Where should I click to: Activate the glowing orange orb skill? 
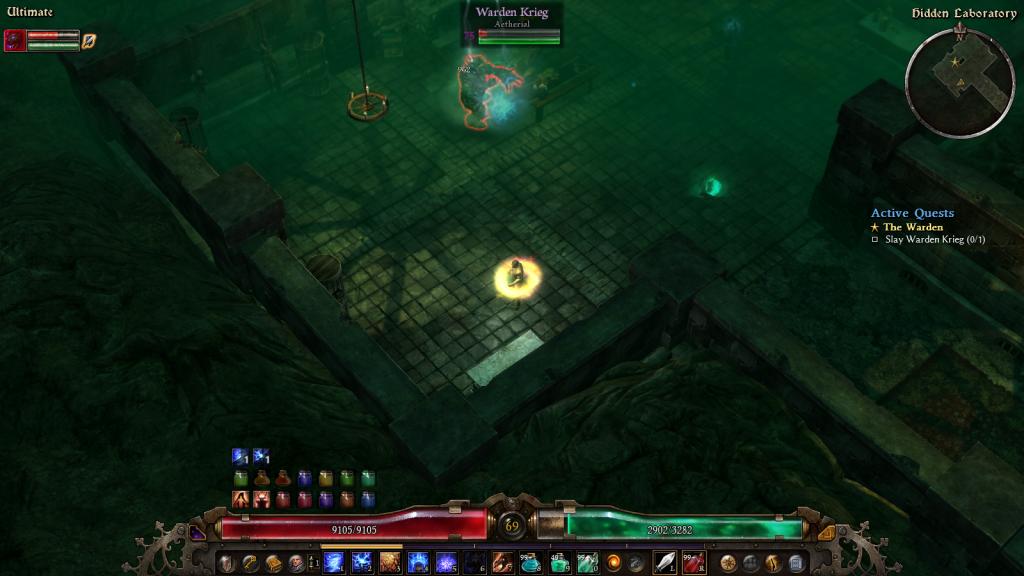point(614,563)
